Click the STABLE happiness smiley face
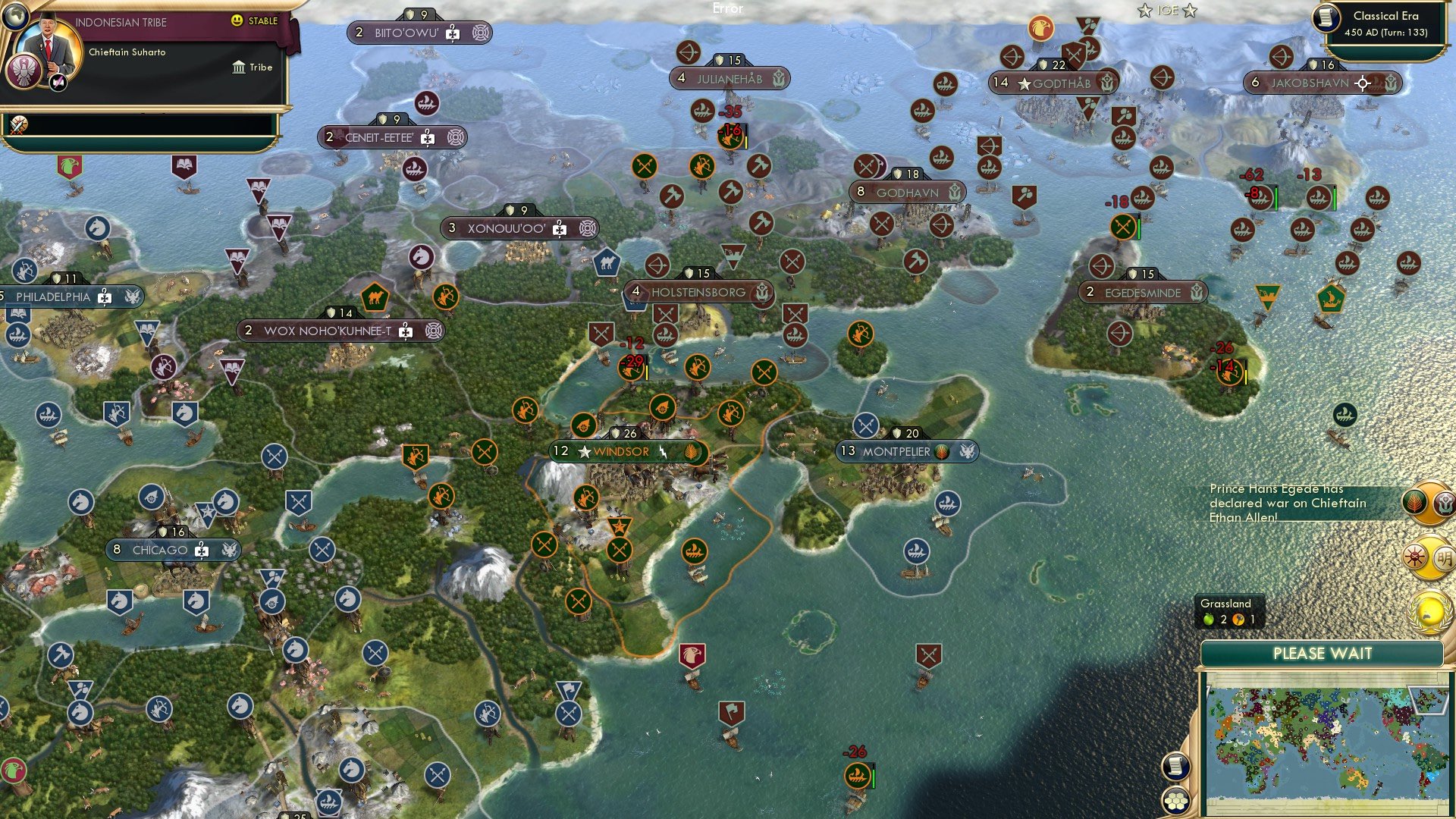 pyautogui.click(x=237, y=20)
